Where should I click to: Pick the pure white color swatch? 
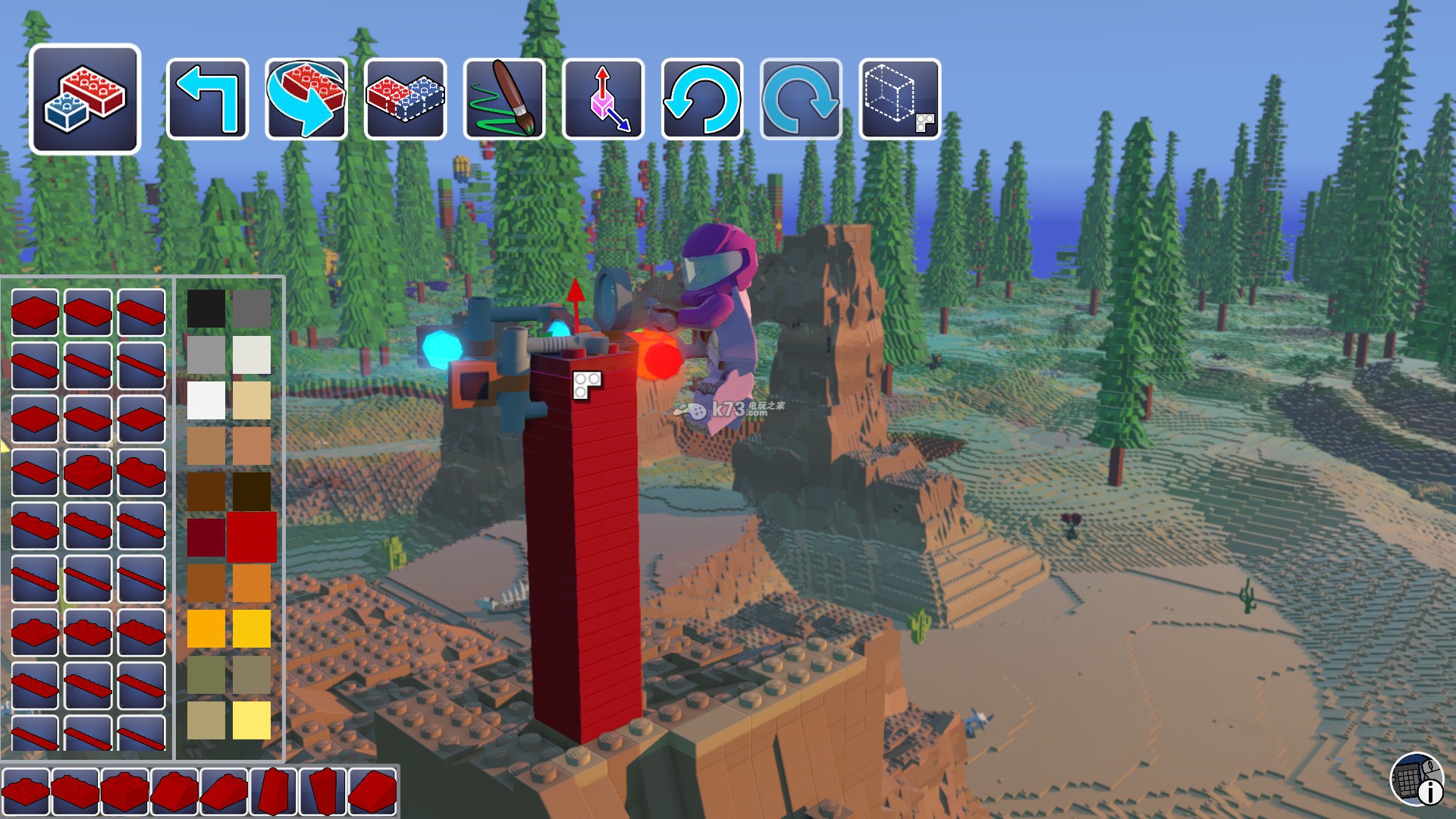coord(206,400)
